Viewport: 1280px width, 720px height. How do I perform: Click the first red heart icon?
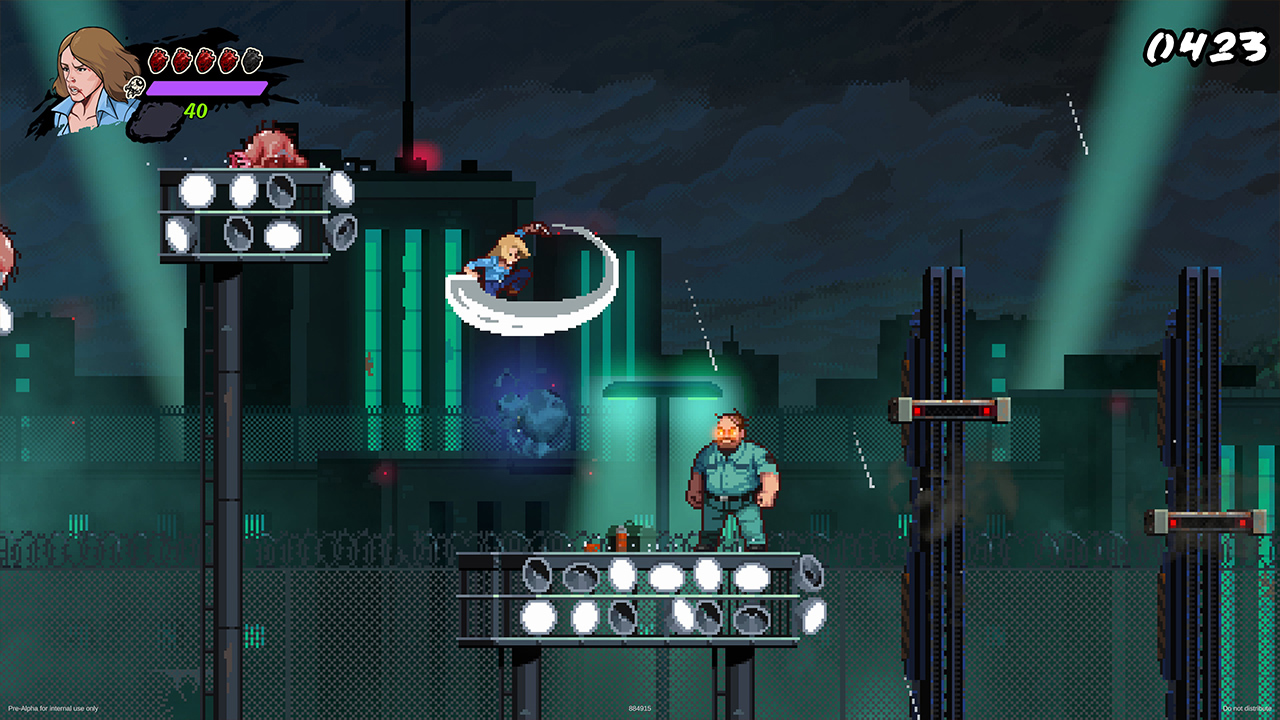(x=159, y=60)
